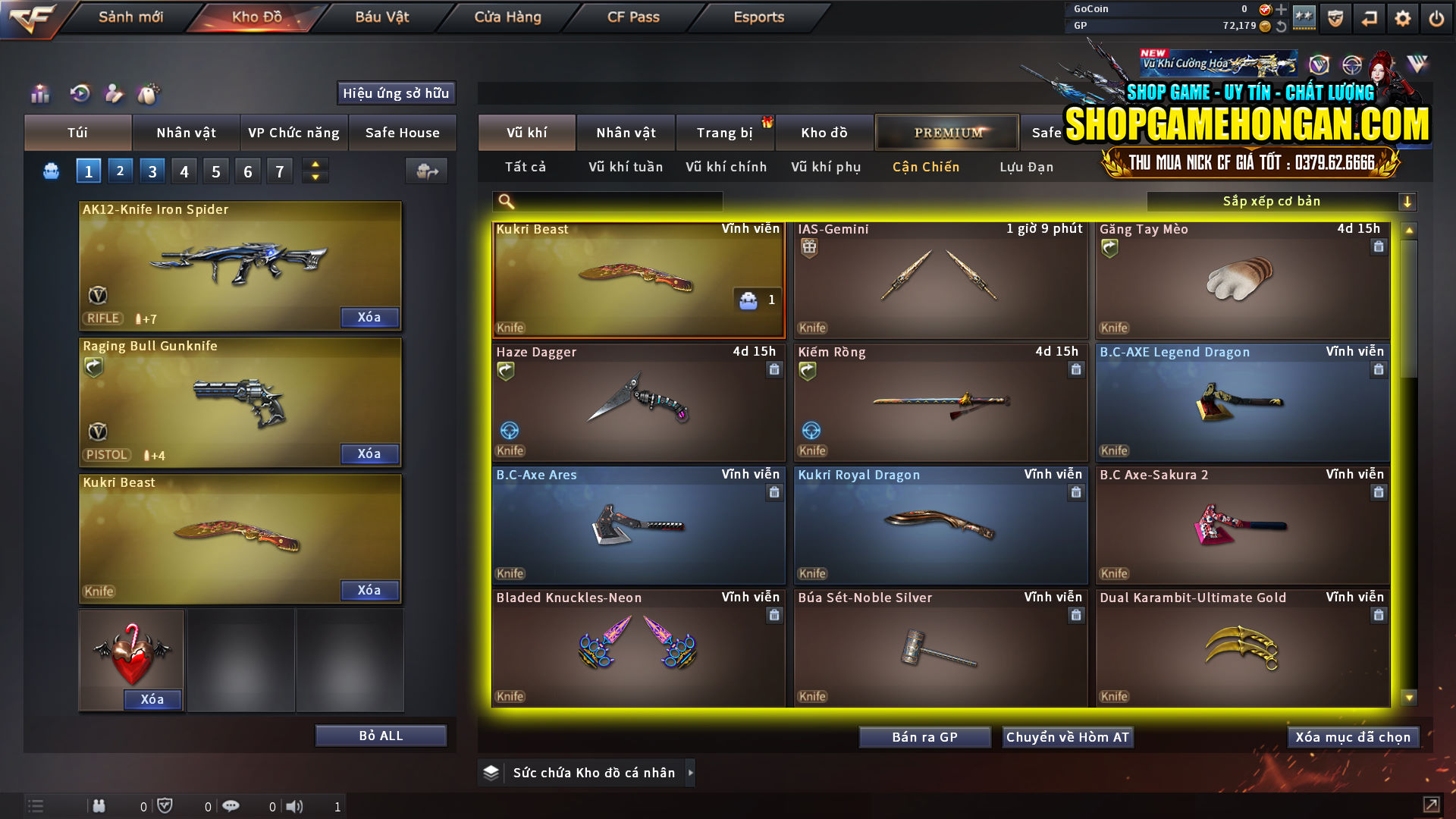Click the blue backpack icon beside page numbers

click(50, 171)
